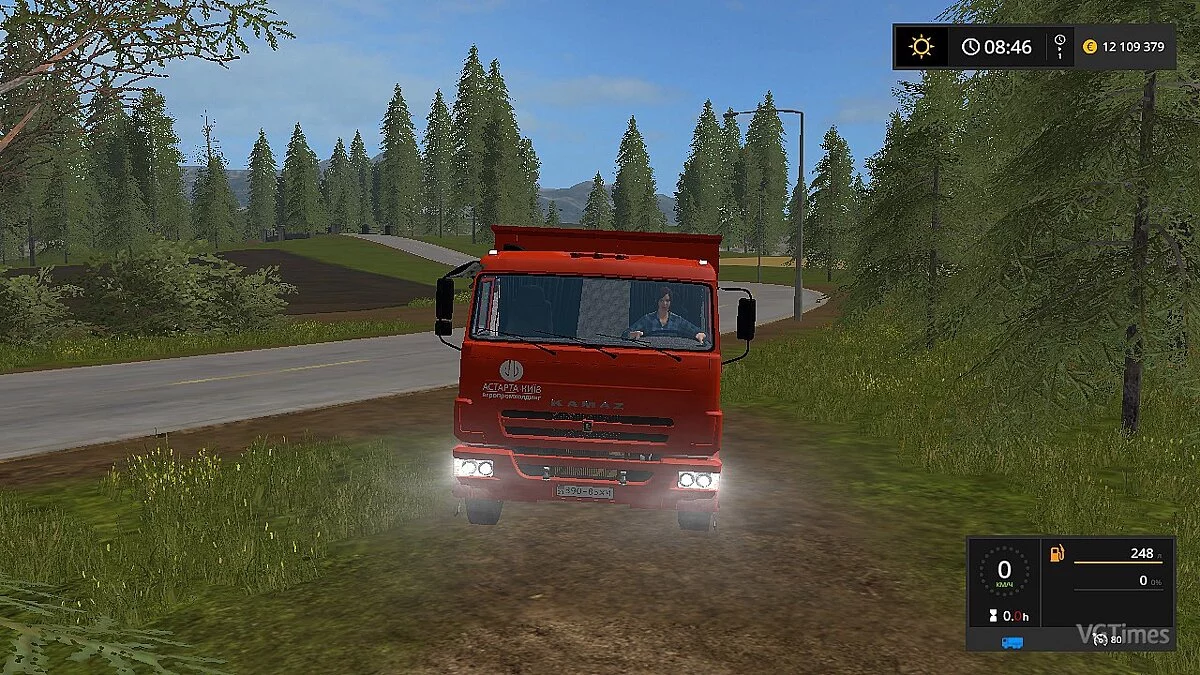
Task: Toggle the cruise control speedometer icon
Action: (1100, 640)
